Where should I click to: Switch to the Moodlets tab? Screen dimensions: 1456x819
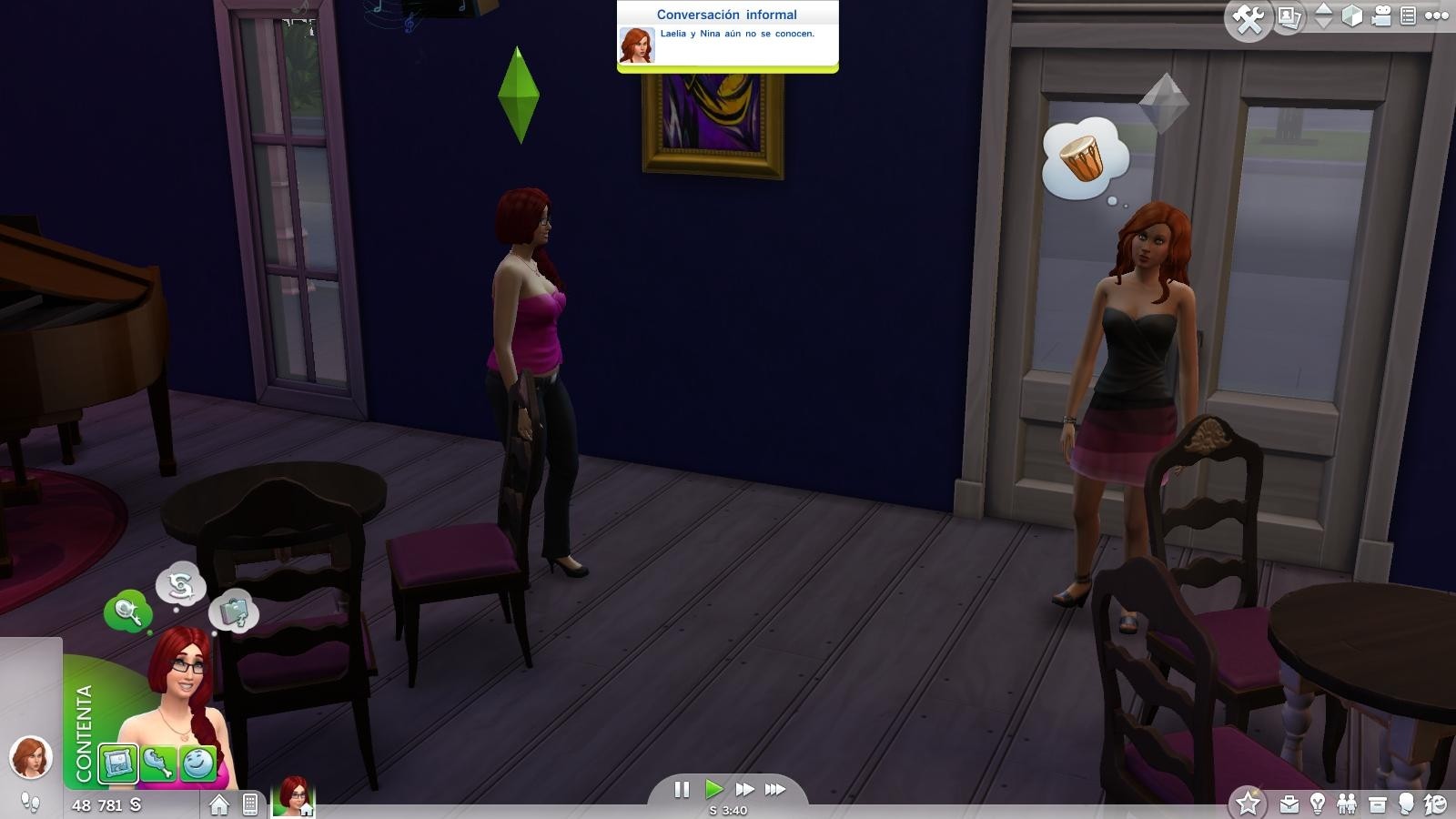click(197, 763)
